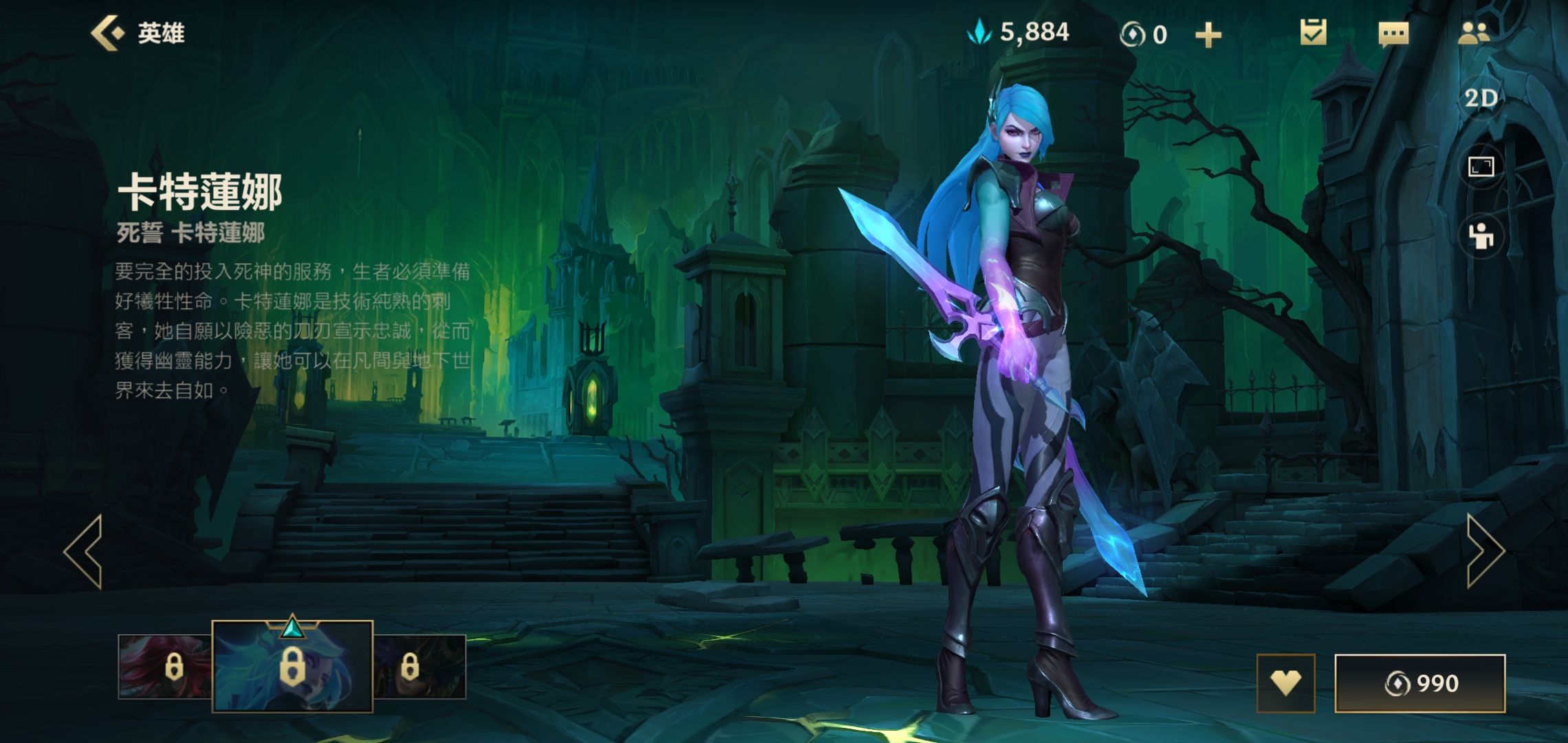Select the third locked skin thumbnail
1568x743 pixels.
pyautogui.click(x=420, y=667)
